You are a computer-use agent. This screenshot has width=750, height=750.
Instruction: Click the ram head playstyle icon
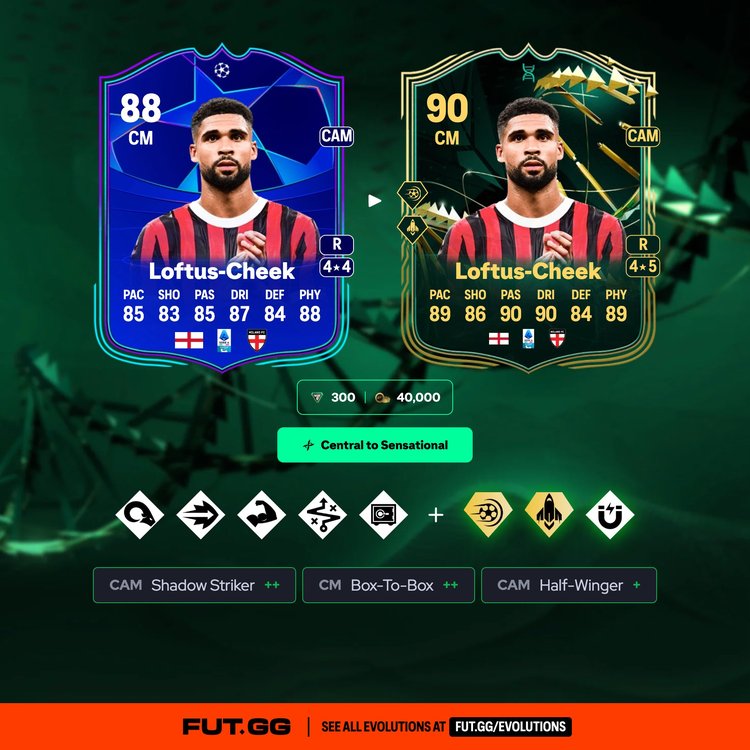[140, 515]
